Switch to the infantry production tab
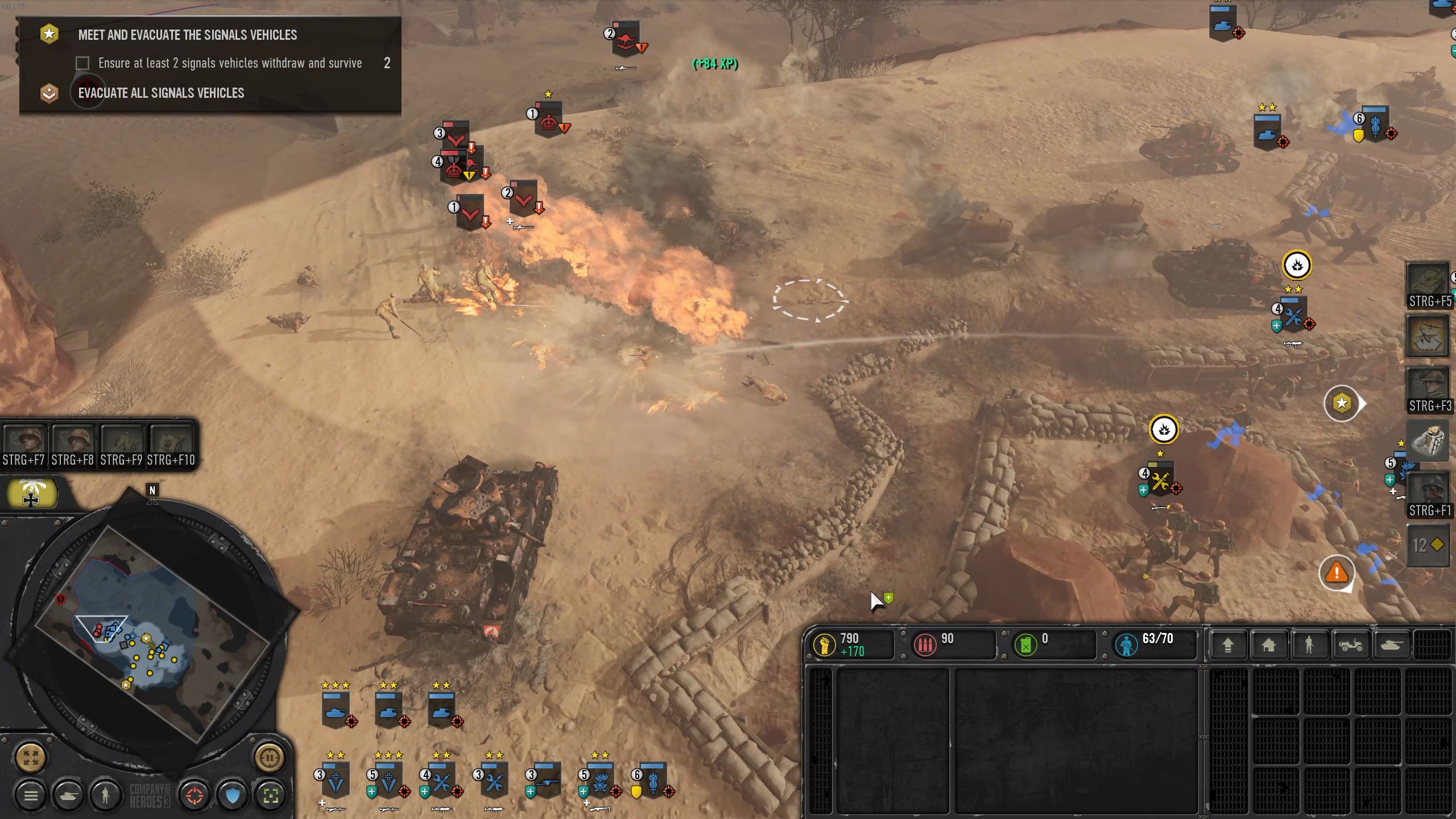Image resolution: width=1456 pixels, height=819 pixels. [1309, 644]
